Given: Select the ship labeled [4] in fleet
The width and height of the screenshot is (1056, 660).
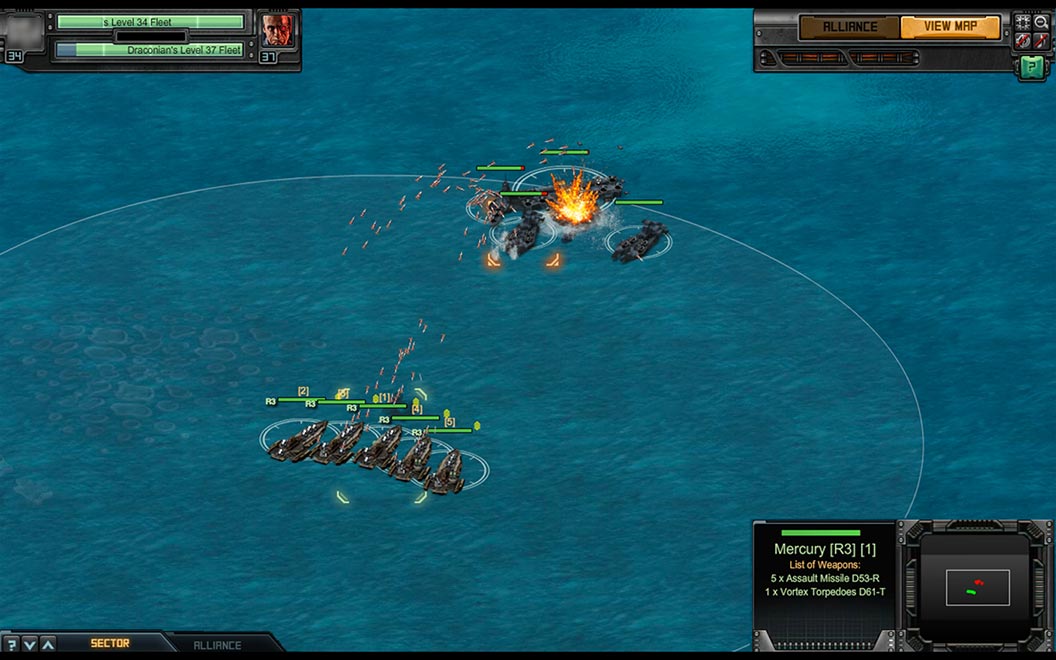Looking at the screenshot, I should pyautogui.click(x=413, y=459).
